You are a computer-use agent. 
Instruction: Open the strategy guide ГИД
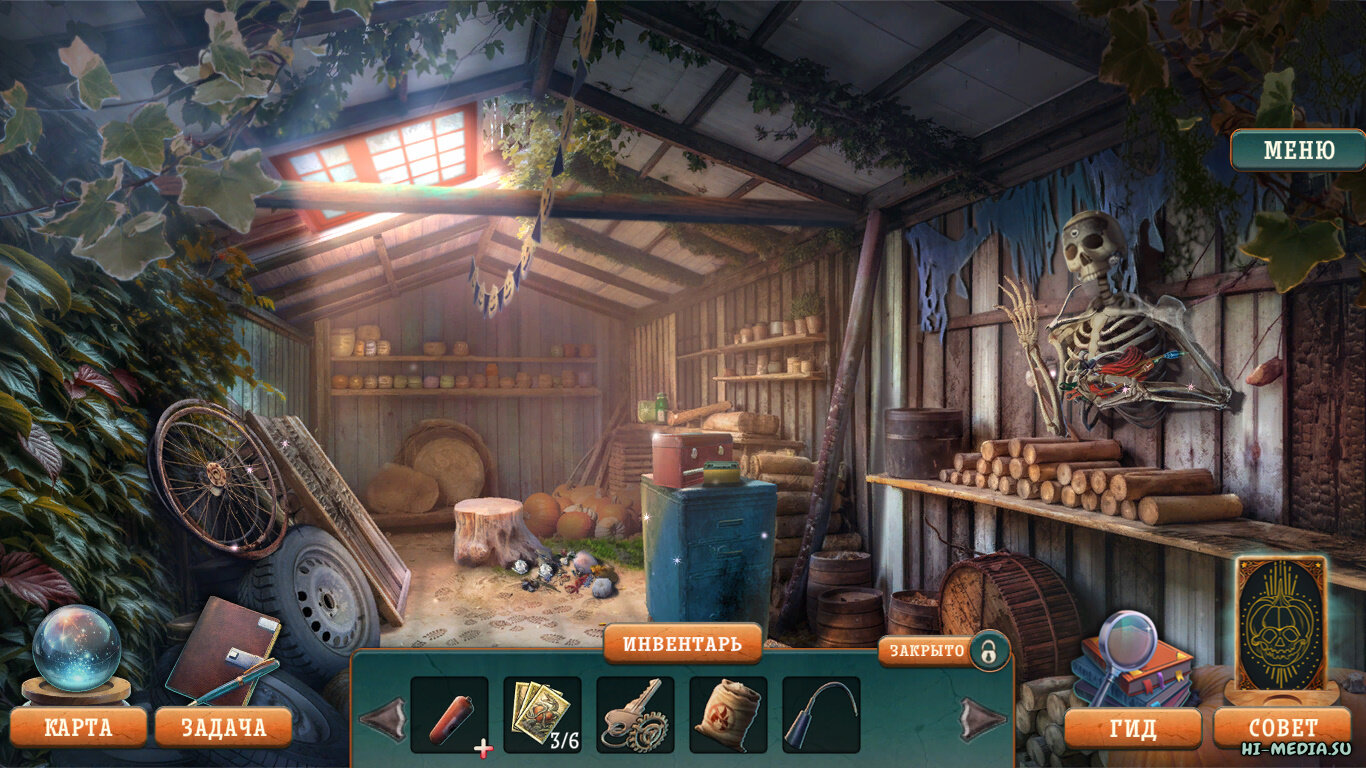click(x=1132, y=728)
